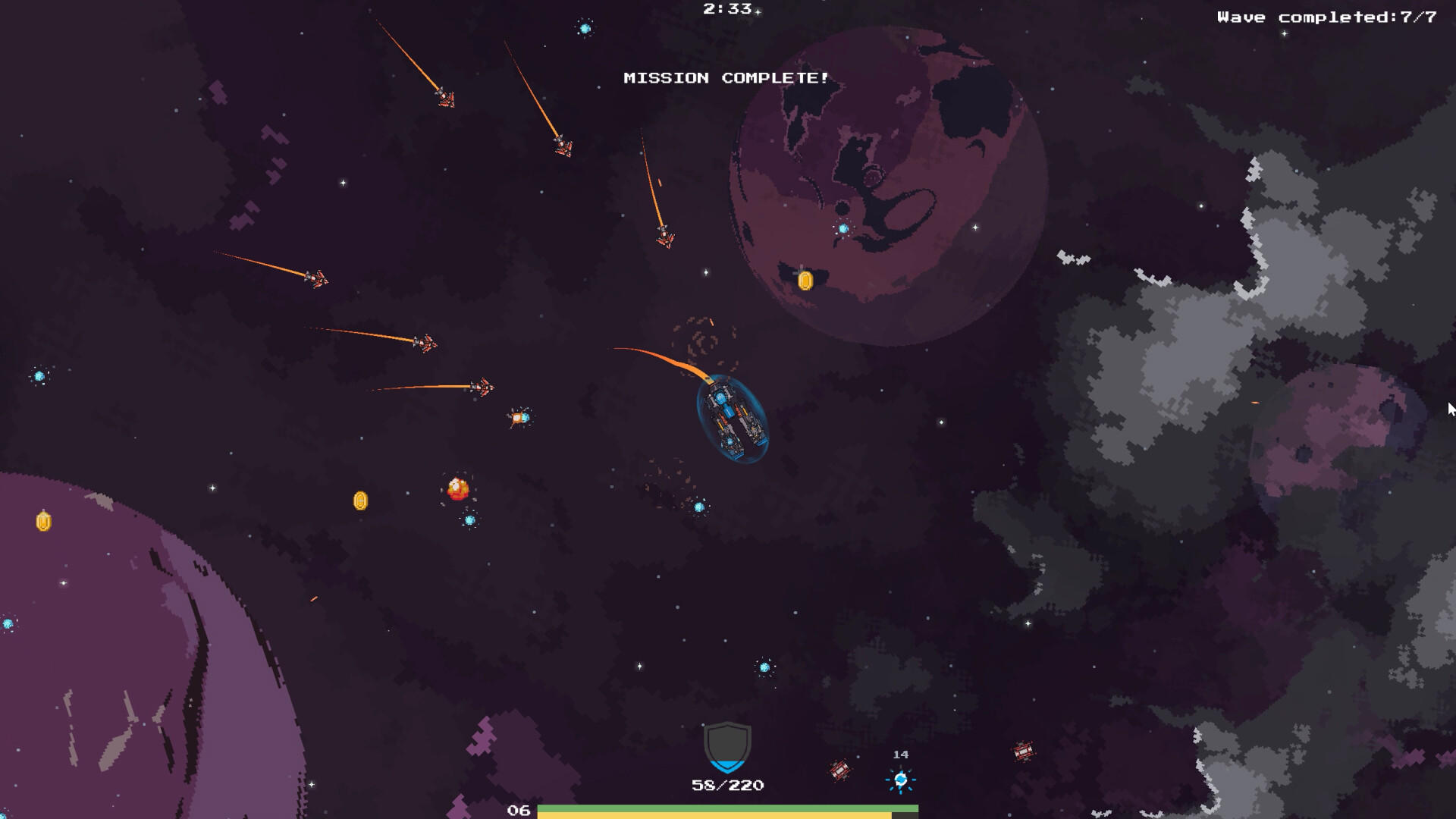
Task: Click the blue gem pickup below the explosion
Action: pyautogui.click(x=469, y=522)
